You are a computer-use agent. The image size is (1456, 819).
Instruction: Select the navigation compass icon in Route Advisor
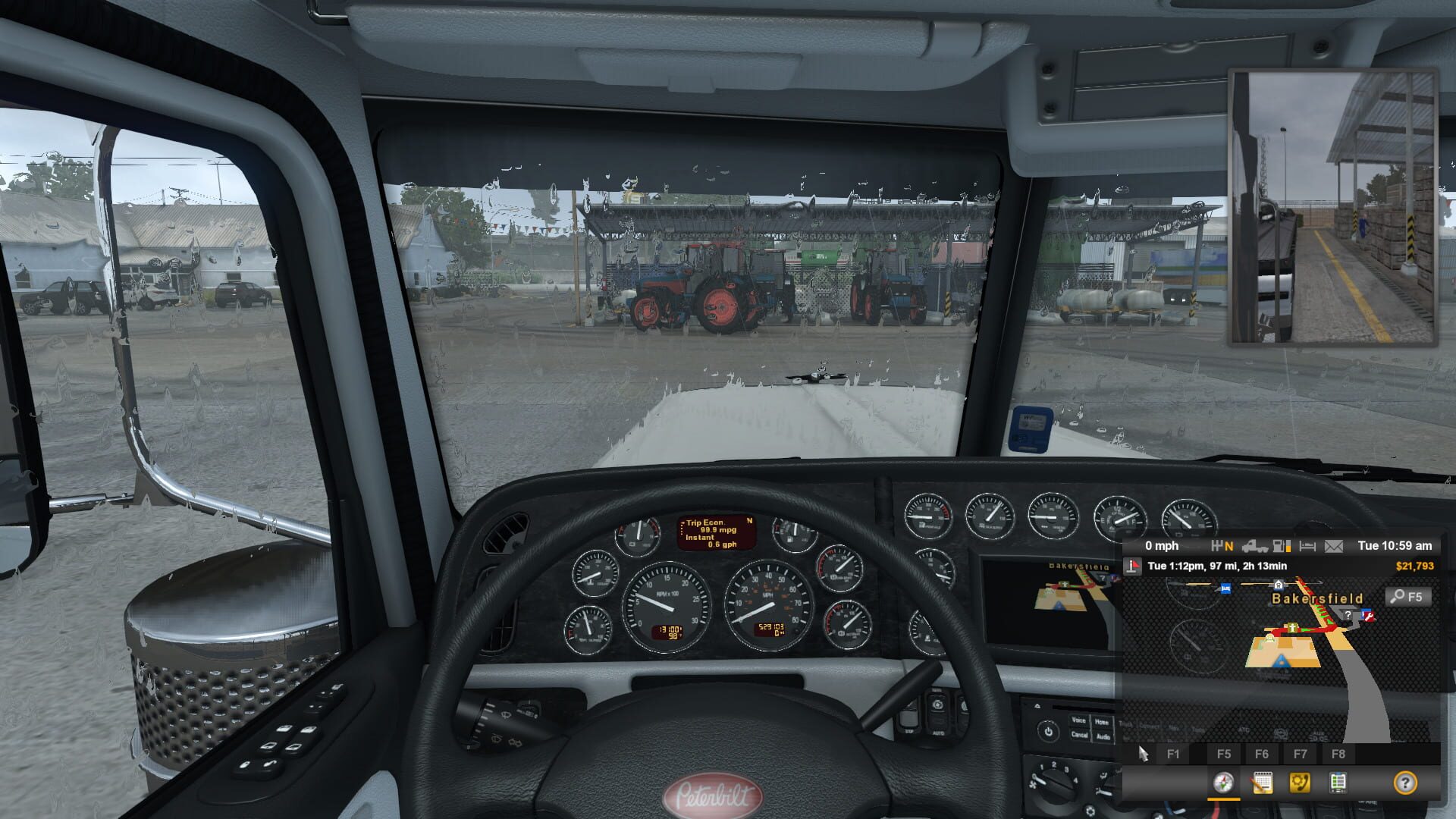[x=1223, y=783]
